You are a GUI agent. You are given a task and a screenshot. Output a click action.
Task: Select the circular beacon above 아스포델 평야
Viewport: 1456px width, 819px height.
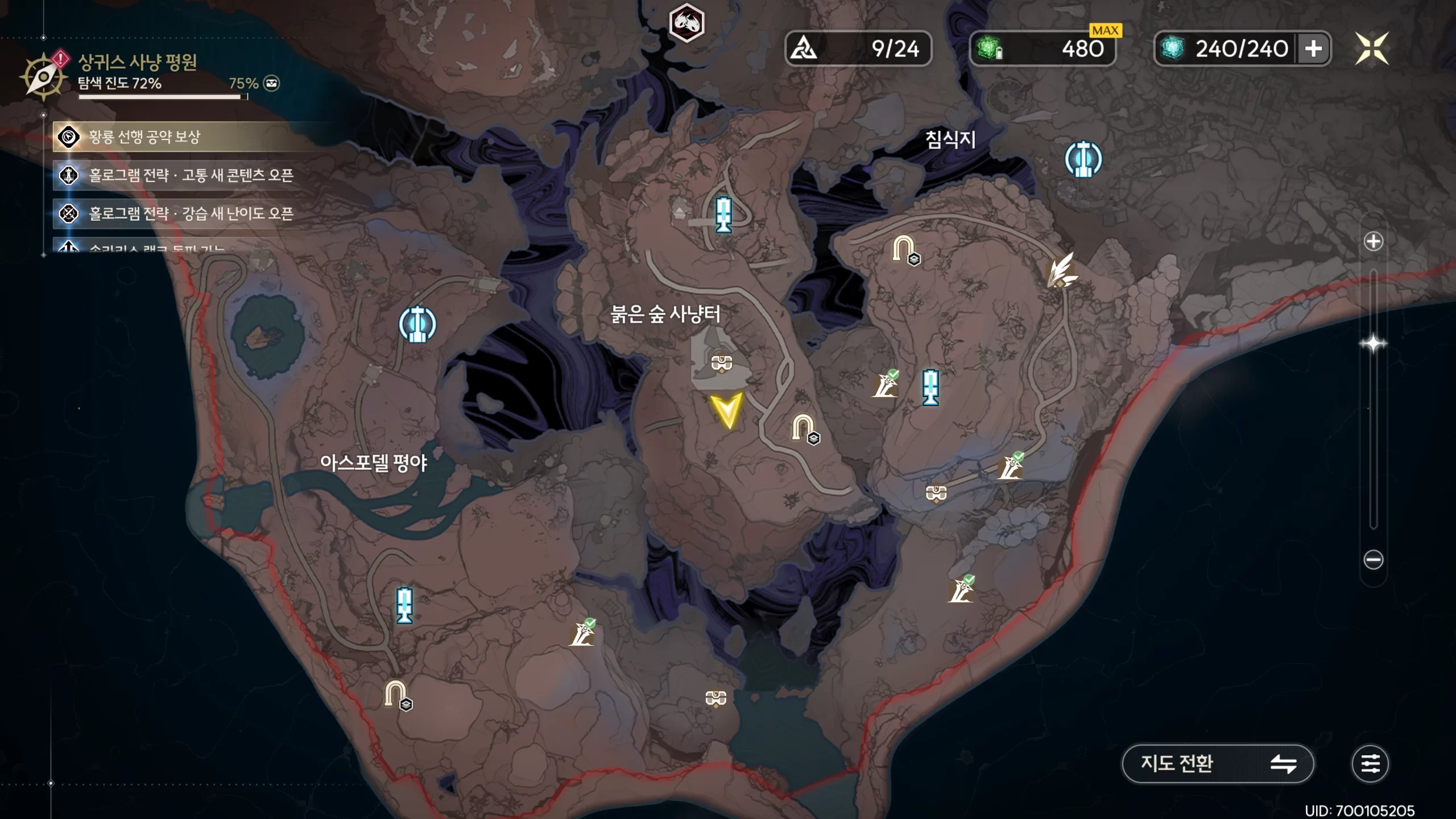417,325
